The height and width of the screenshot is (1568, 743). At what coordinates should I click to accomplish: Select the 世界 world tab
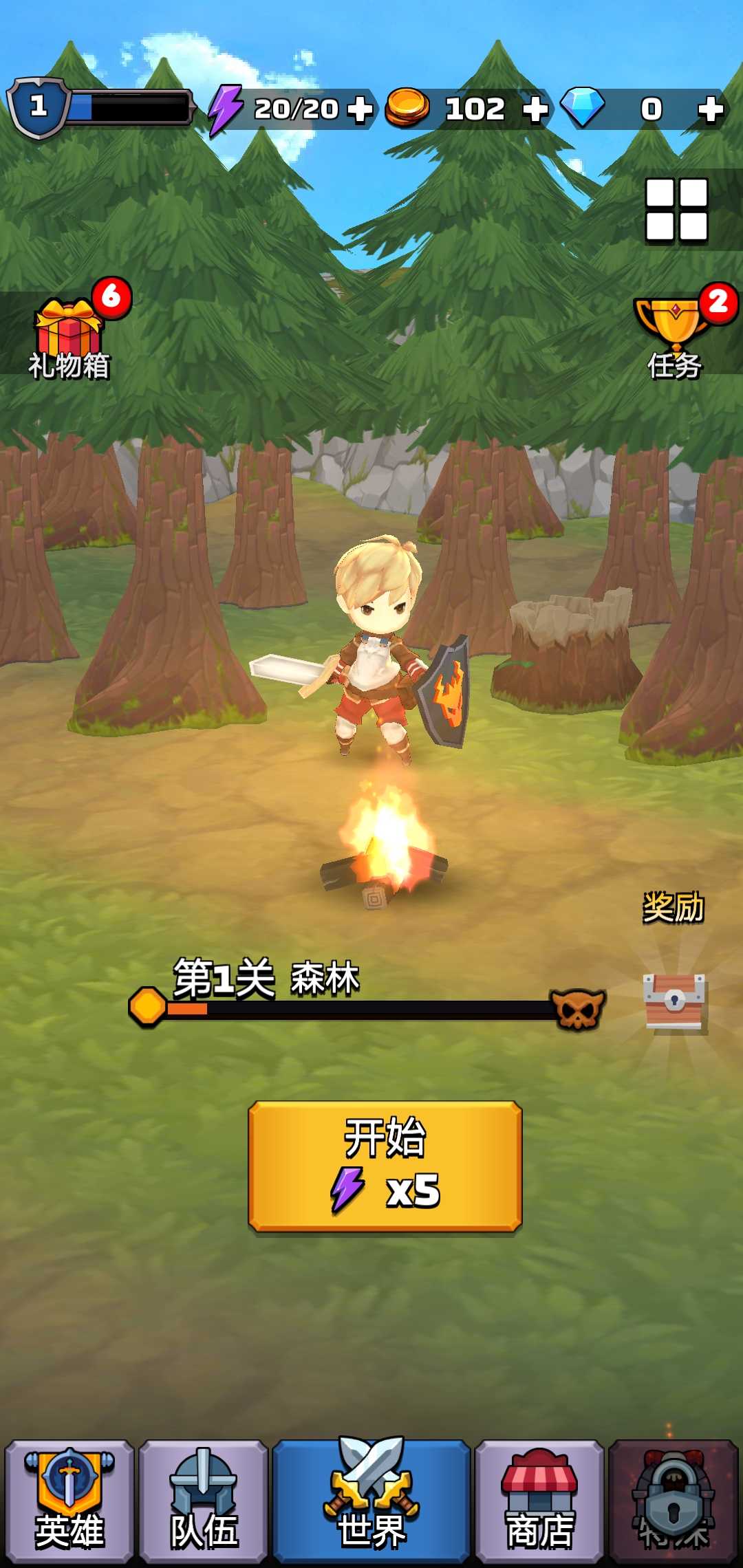tap(371, 1501)
